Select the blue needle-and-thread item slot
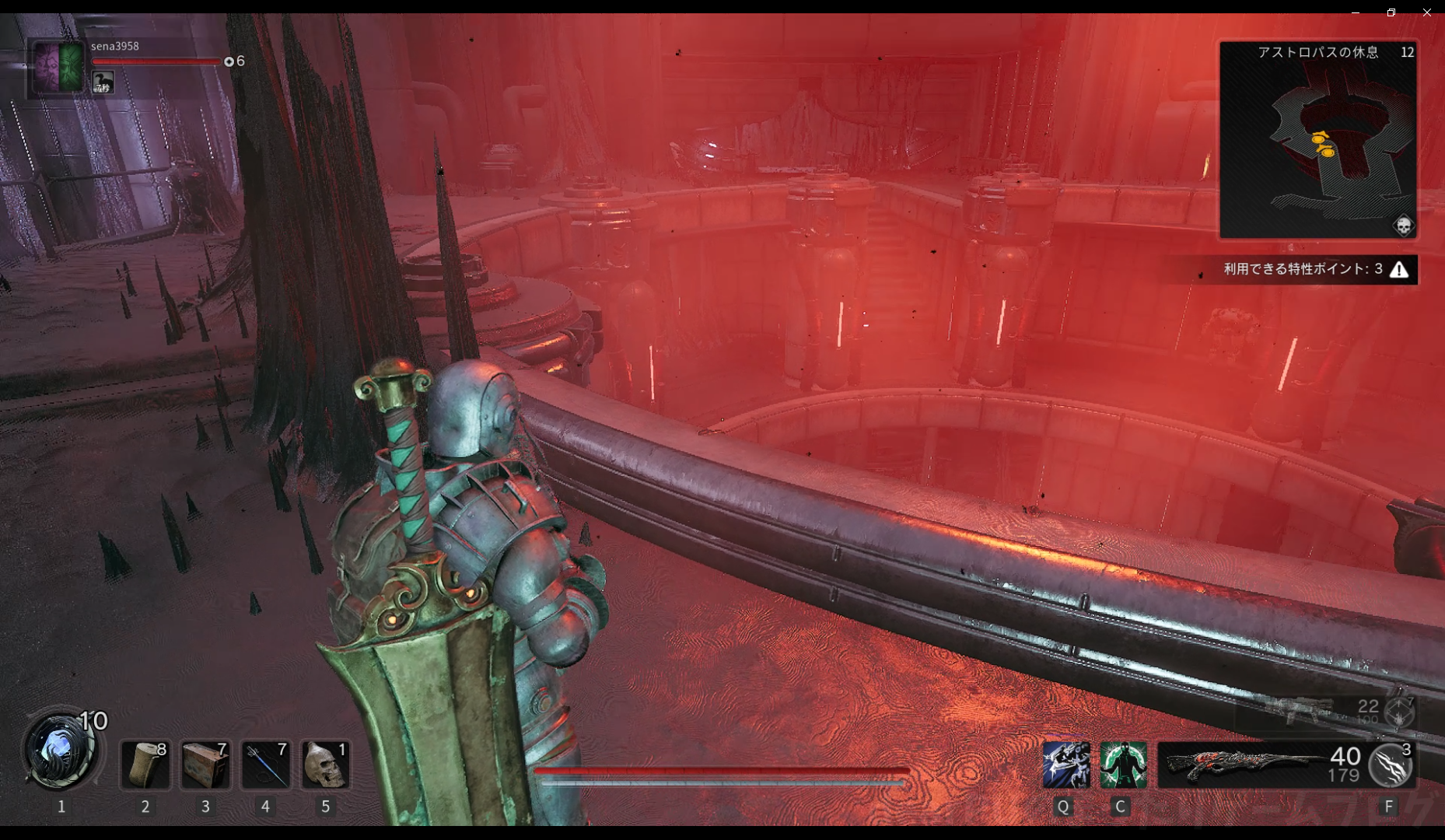This screenshot has width=1445, height=840. coord(265,765)
